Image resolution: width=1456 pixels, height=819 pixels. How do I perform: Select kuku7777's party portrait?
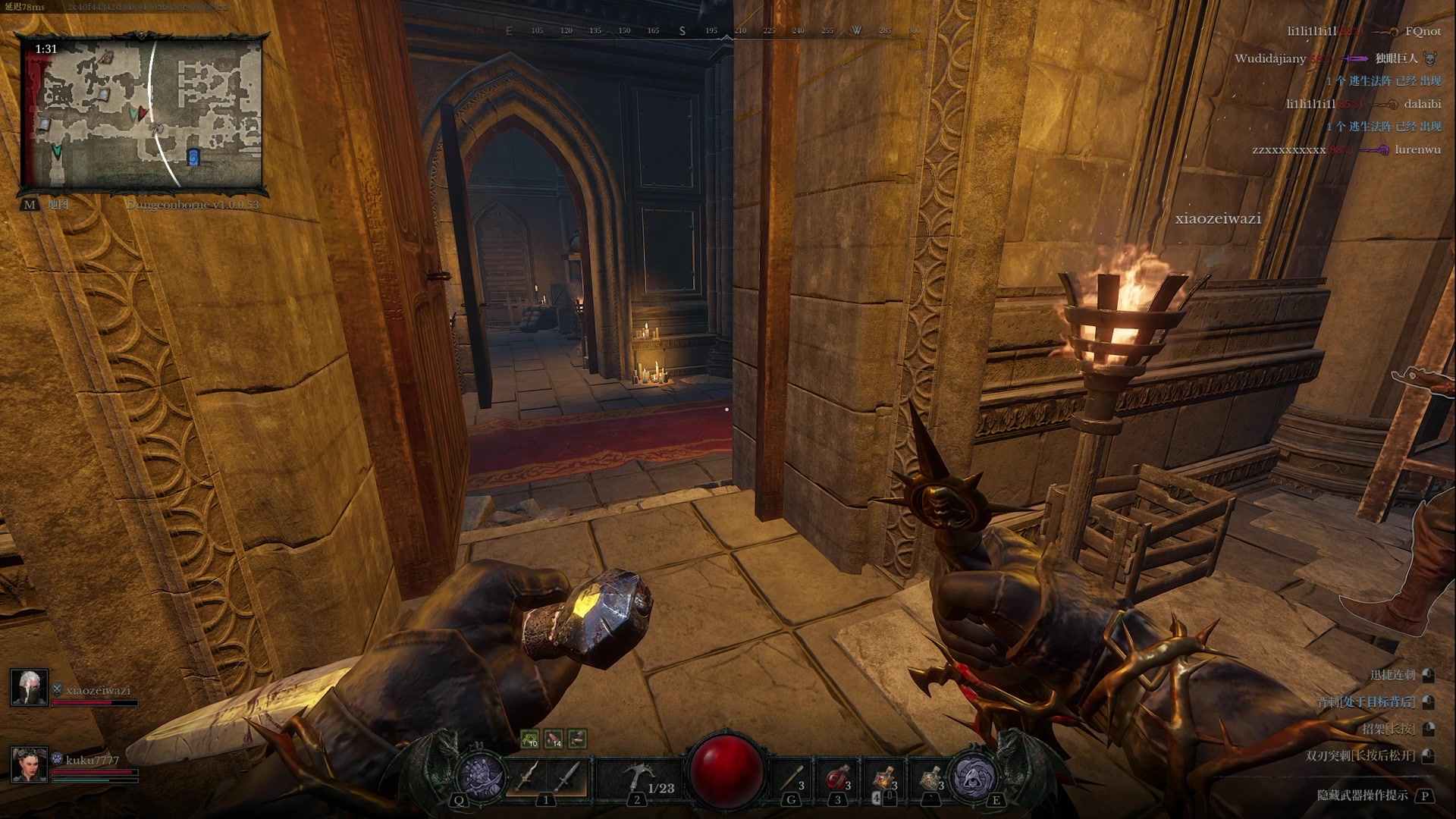tap(30, 764)
